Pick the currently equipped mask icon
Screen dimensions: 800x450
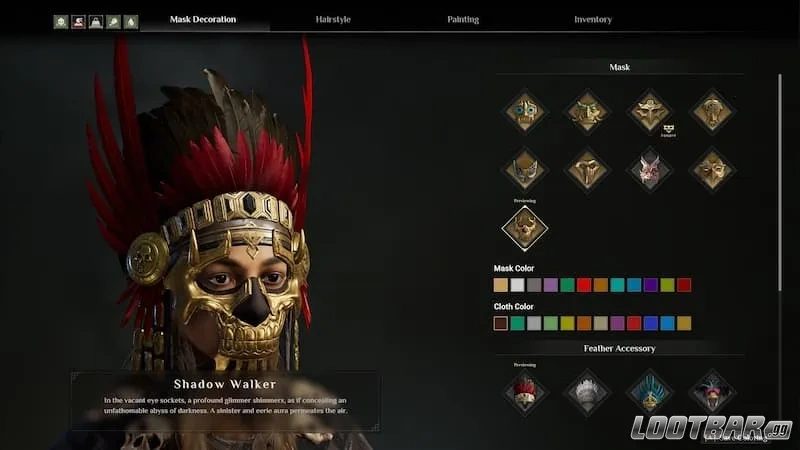pyautogui.click(x=648, y=111)
